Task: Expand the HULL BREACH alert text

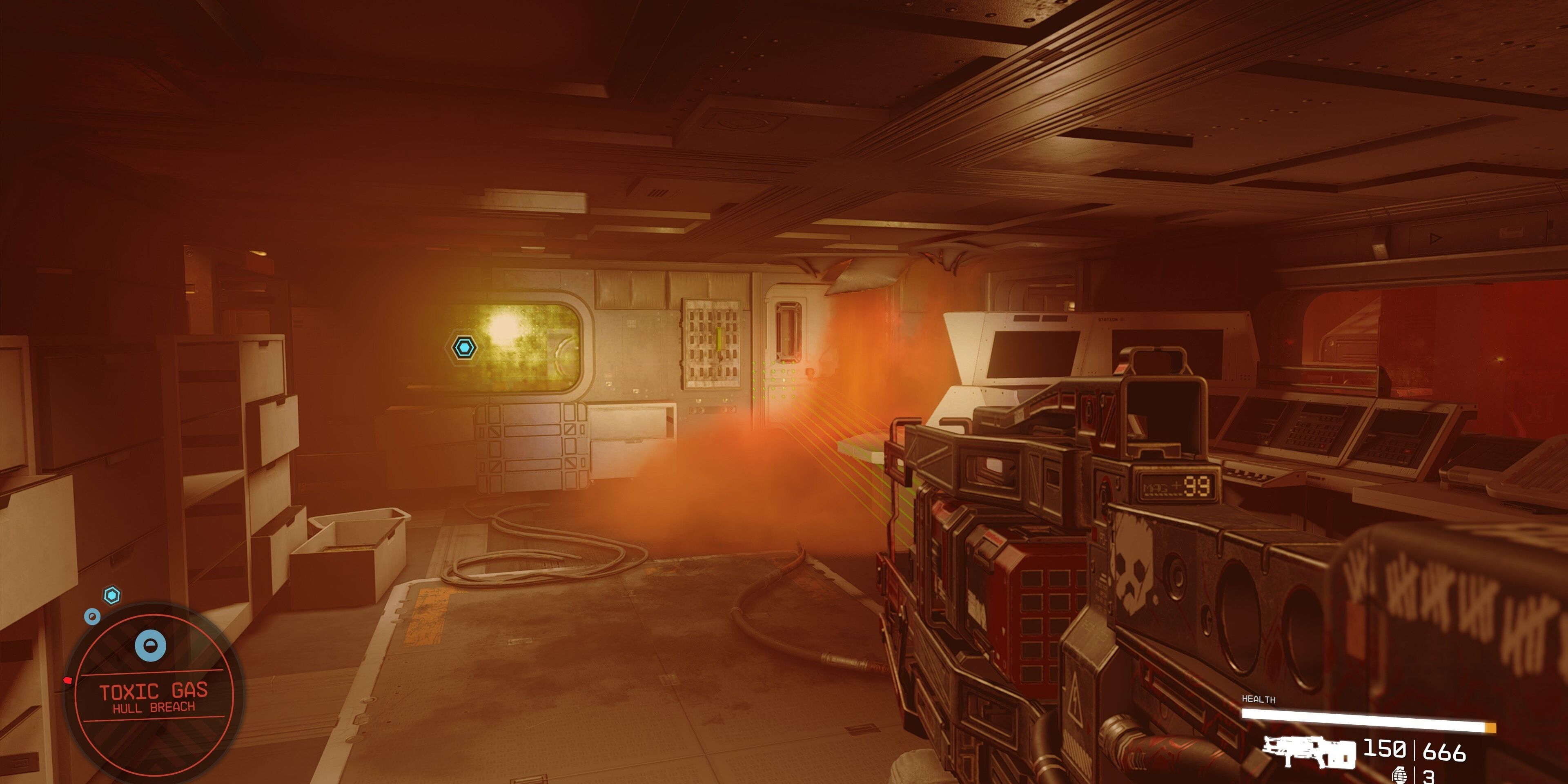Action: 154,707
